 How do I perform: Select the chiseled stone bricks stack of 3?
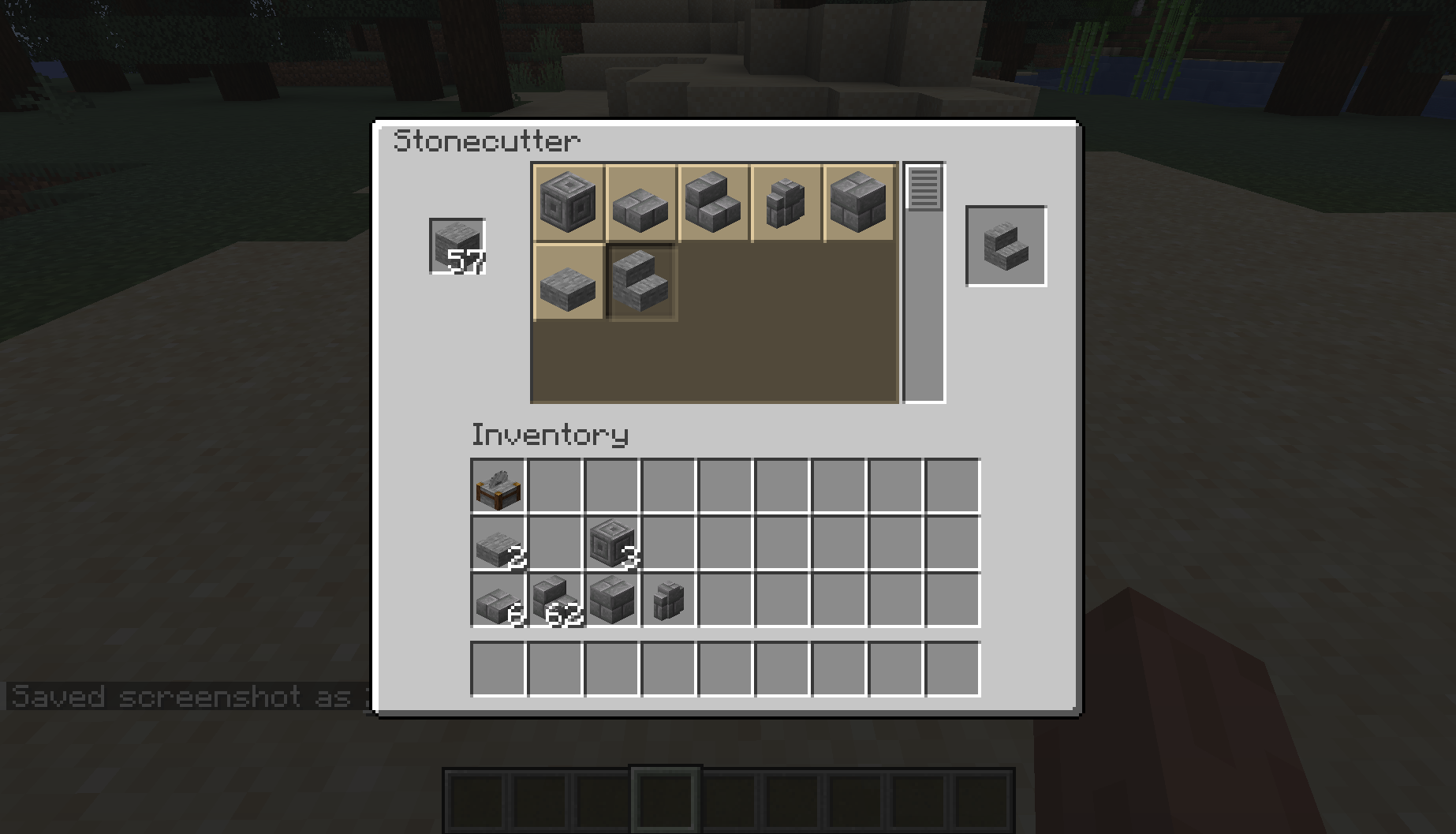[x=612, y=543]
